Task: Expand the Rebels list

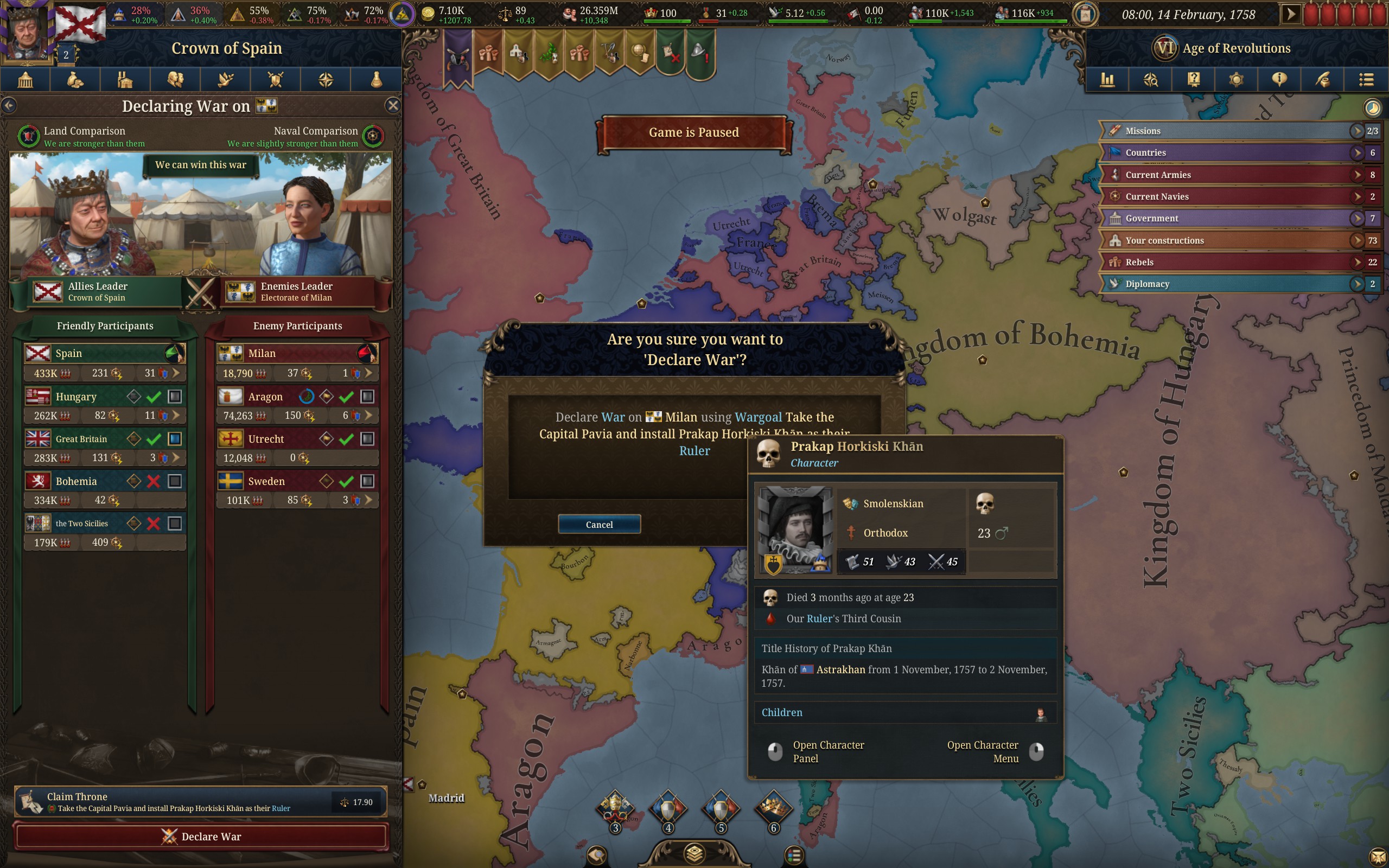Action: [x=1356, y=262]
